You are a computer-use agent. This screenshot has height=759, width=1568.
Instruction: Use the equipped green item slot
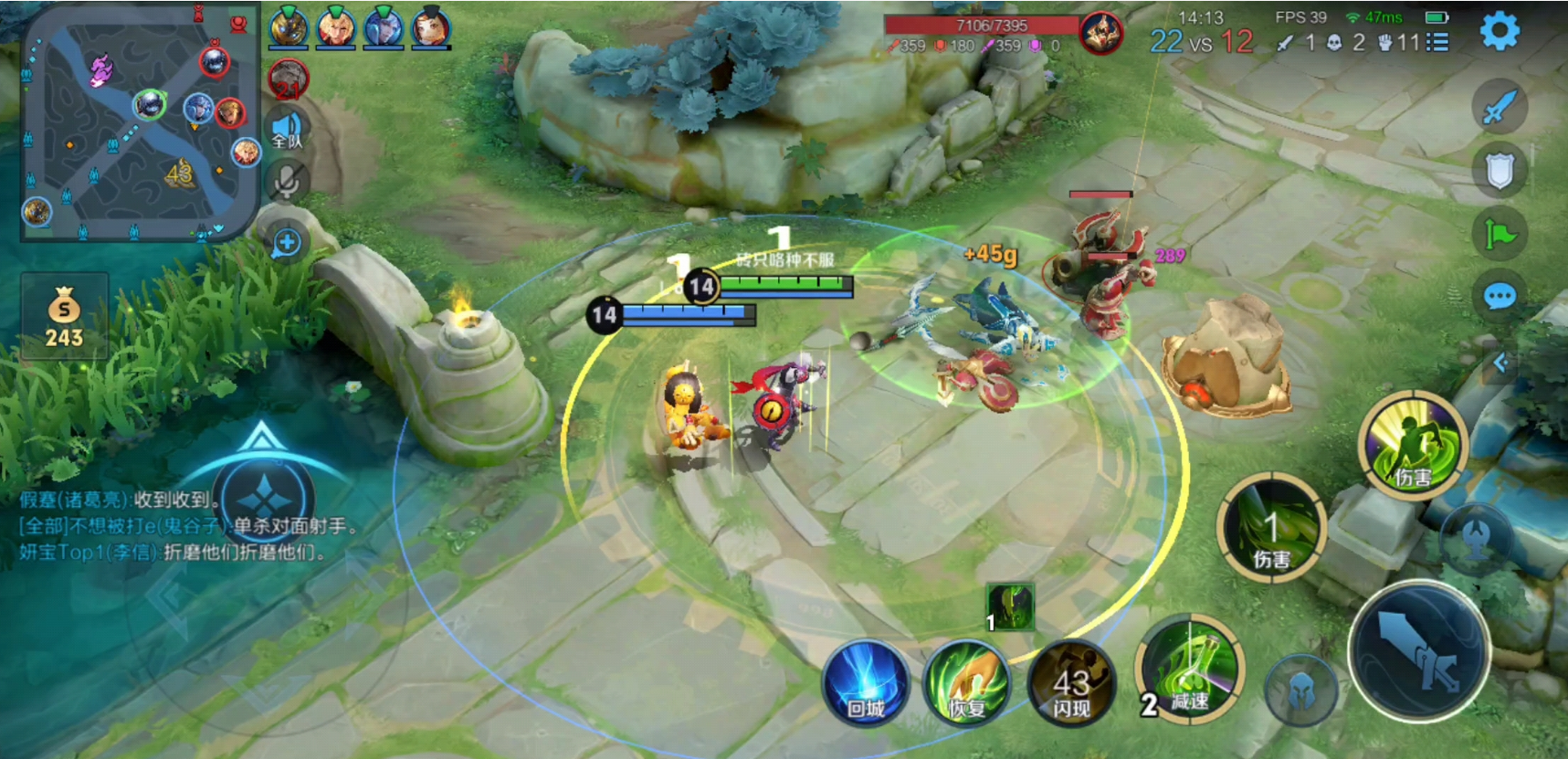point(1010,607)
